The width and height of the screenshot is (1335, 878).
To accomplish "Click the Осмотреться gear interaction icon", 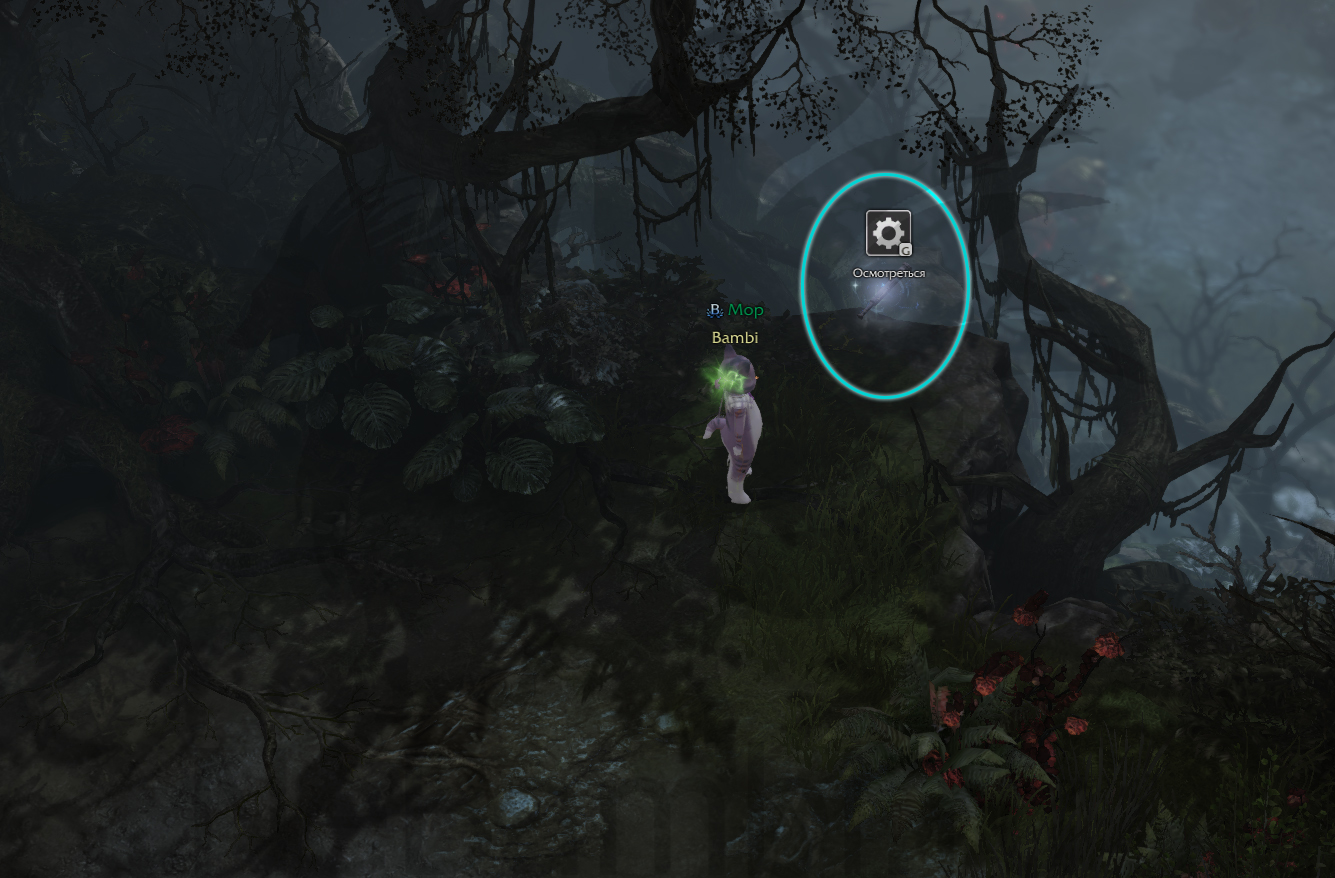I will (x=888, y=233).
